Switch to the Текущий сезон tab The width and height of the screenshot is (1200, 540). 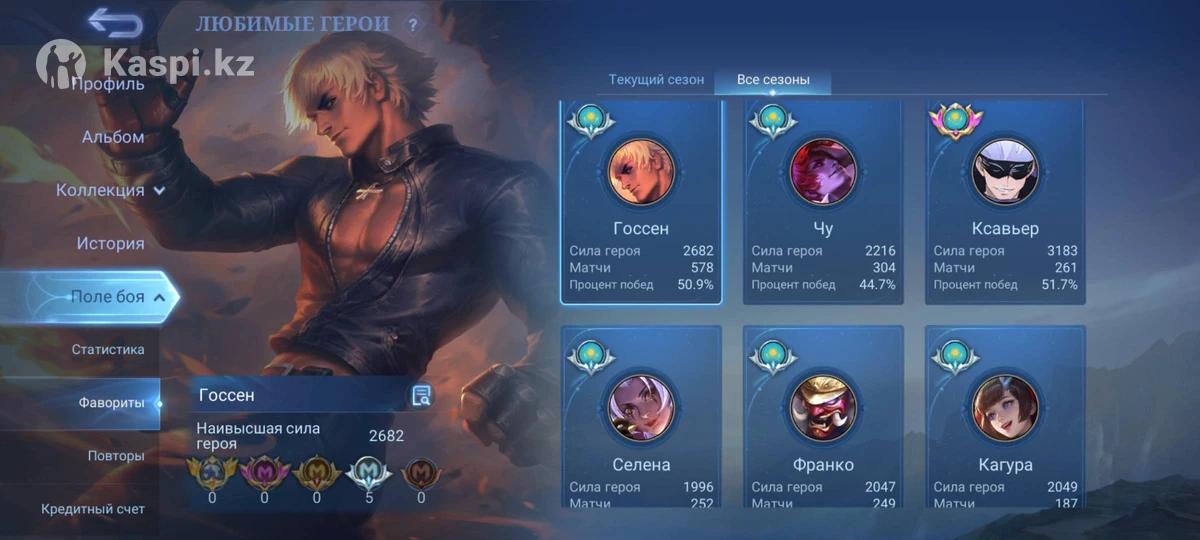click(656, 80)
